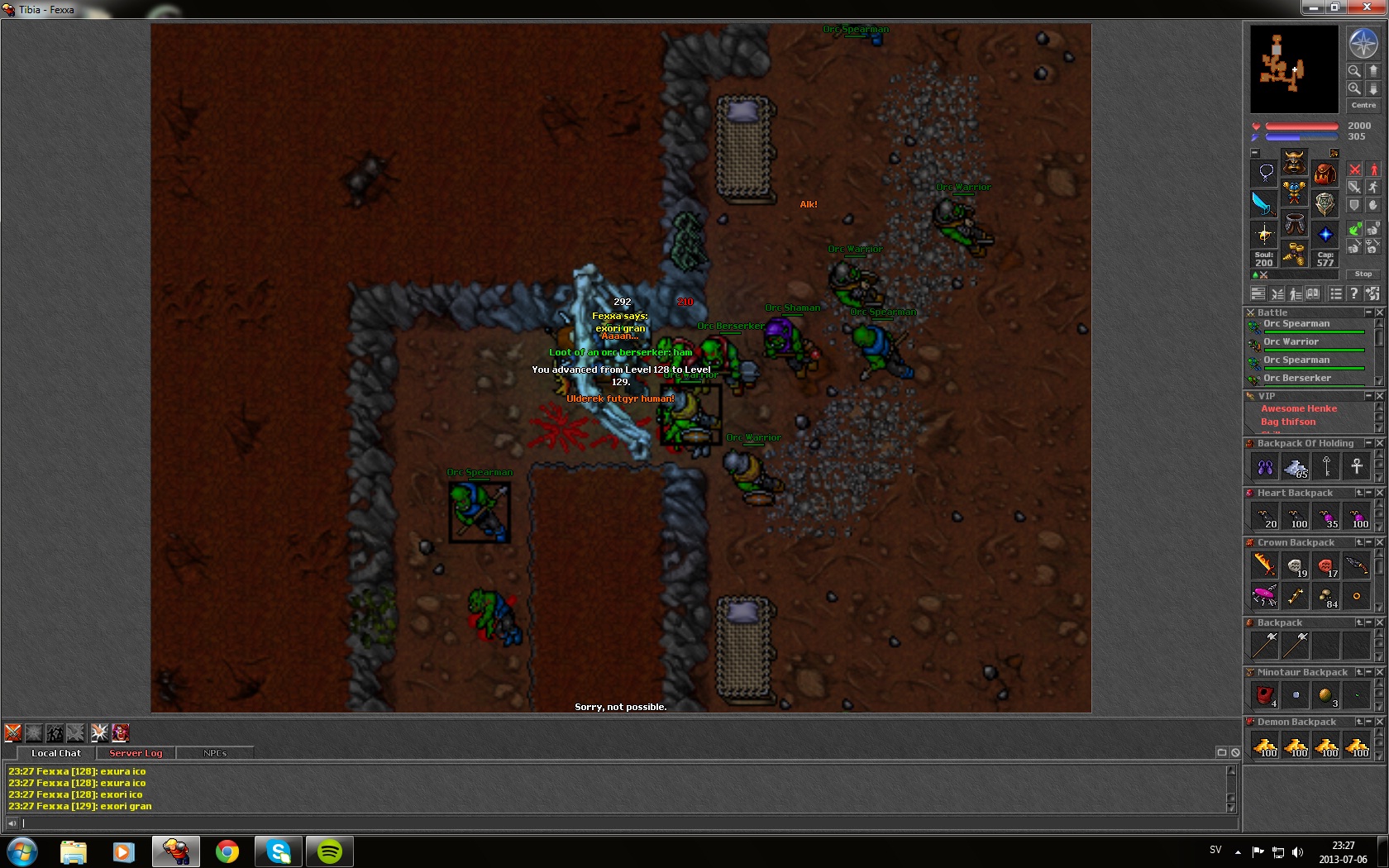
Task: Target Orc Berserker in the Battle list
Action: point(1296,378)
